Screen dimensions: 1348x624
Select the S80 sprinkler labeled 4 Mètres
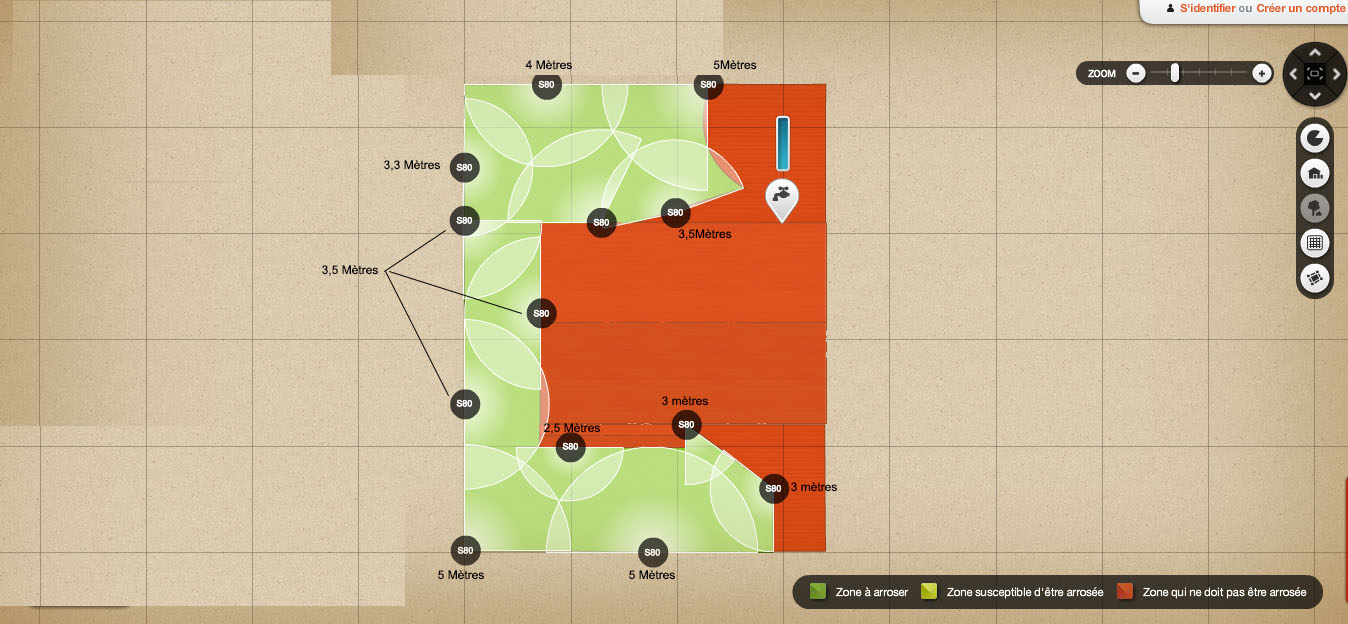pos(546,85)
